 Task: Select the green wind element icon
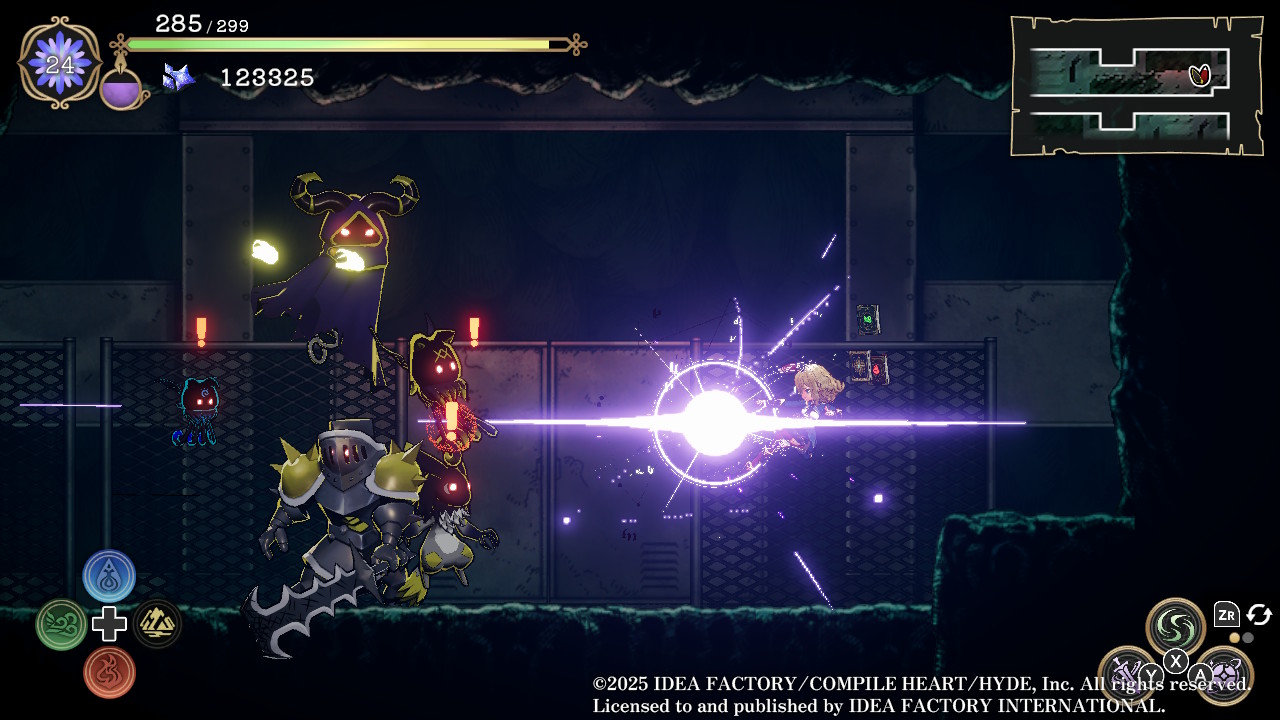pos(61,625)
